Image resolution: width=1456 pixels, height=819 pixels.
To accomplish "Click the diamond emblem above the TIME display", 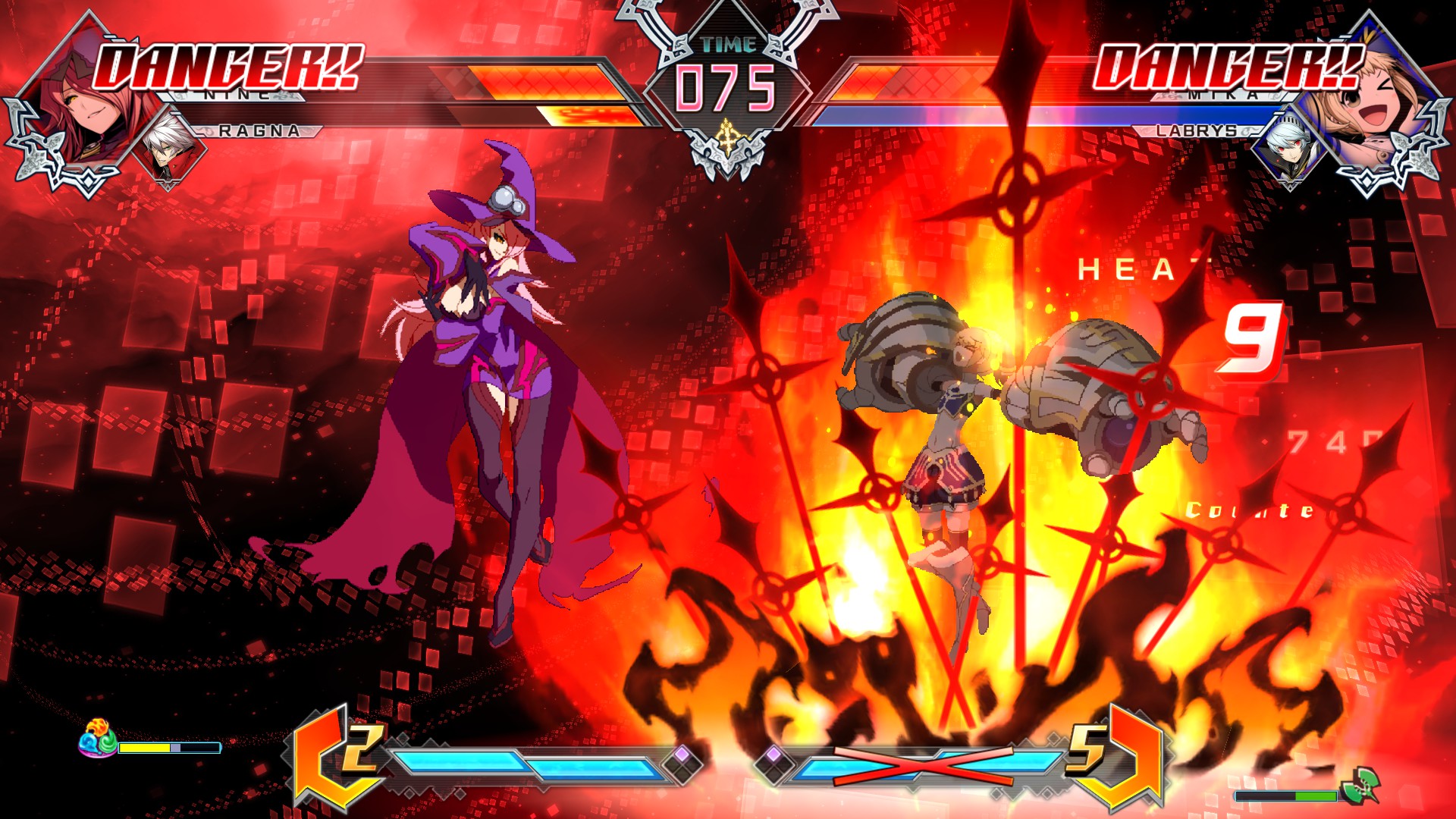I will (x=726, y=19).
